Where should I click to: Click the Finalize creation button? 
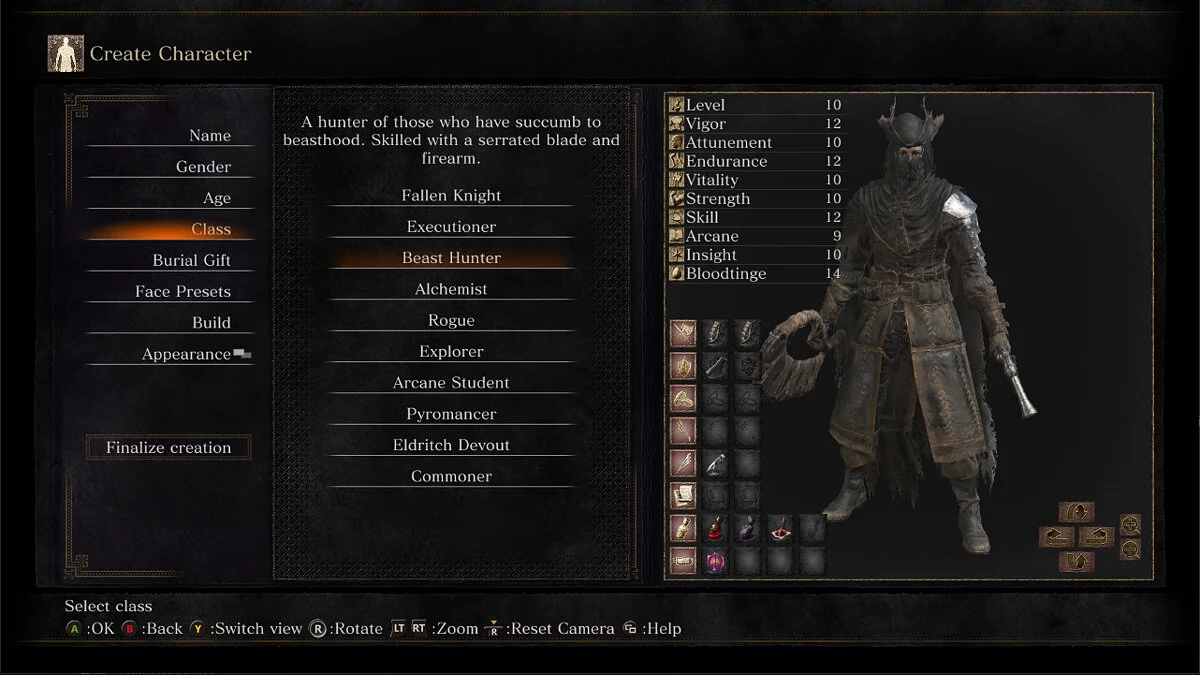click(168, 448)
